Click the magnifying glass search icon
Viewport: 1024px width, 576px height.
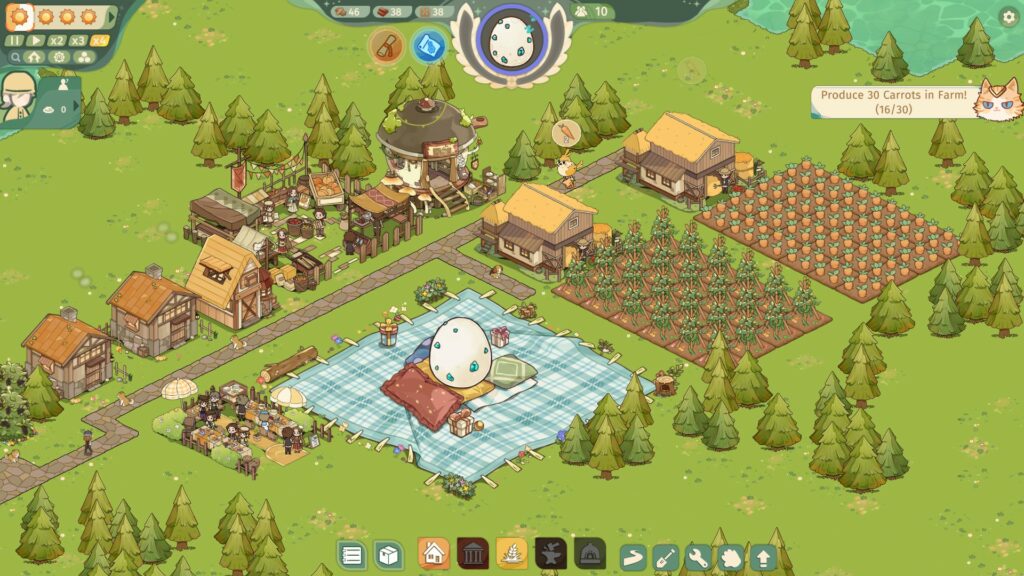pos(15,57)
